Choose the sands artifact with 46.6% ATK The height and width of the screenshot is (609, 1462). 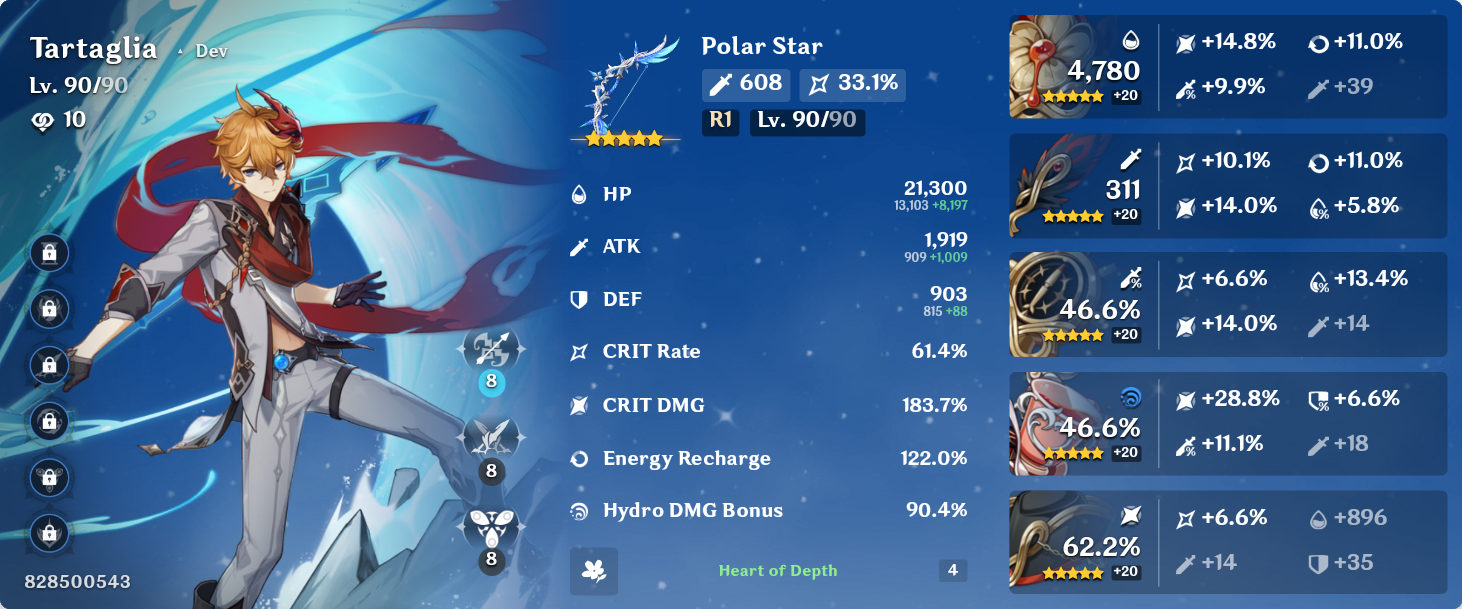point(1048,304)
